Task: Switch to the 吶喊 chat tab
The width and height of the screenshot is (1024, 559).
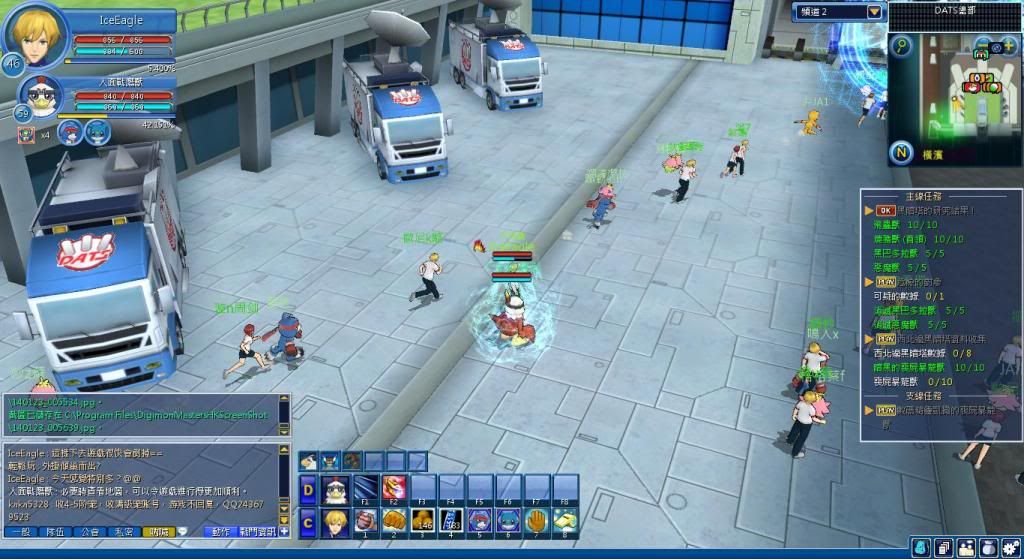Action: tap(157, 533)
